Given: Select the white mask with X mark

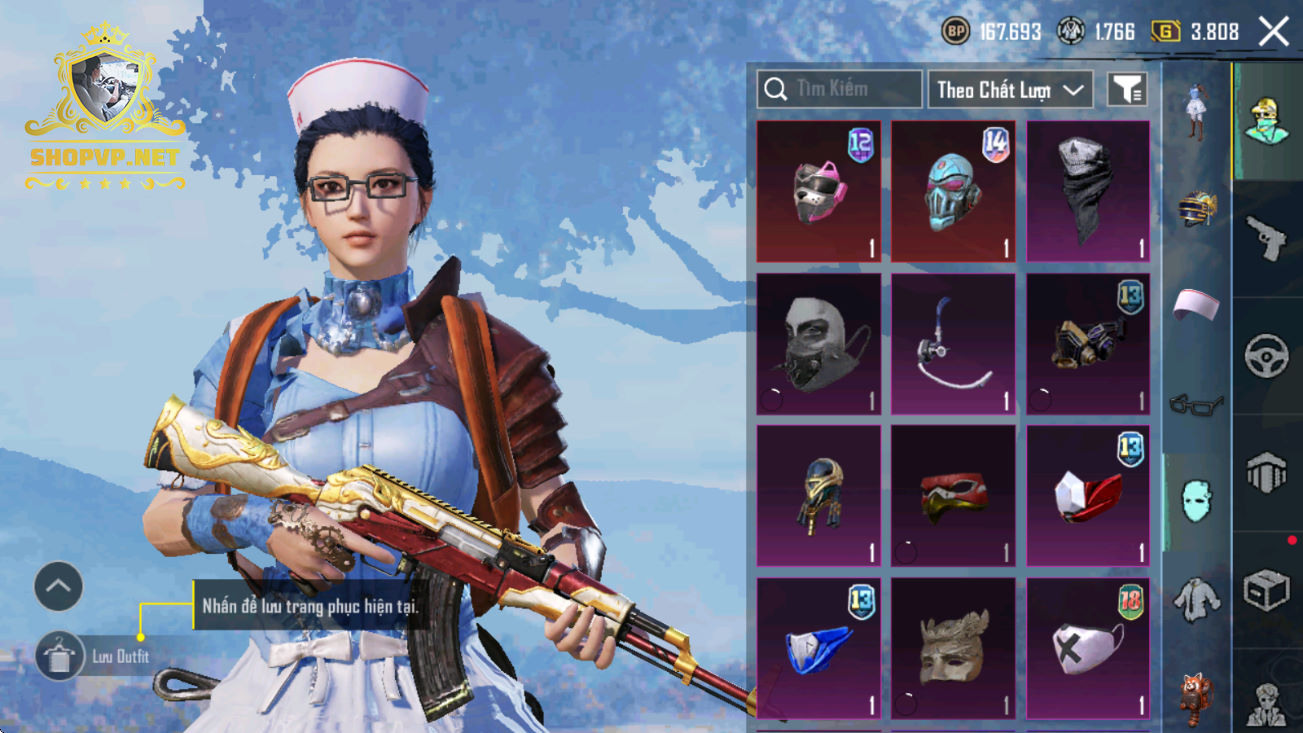Looking at the screenshot, I should [1088, 648].
